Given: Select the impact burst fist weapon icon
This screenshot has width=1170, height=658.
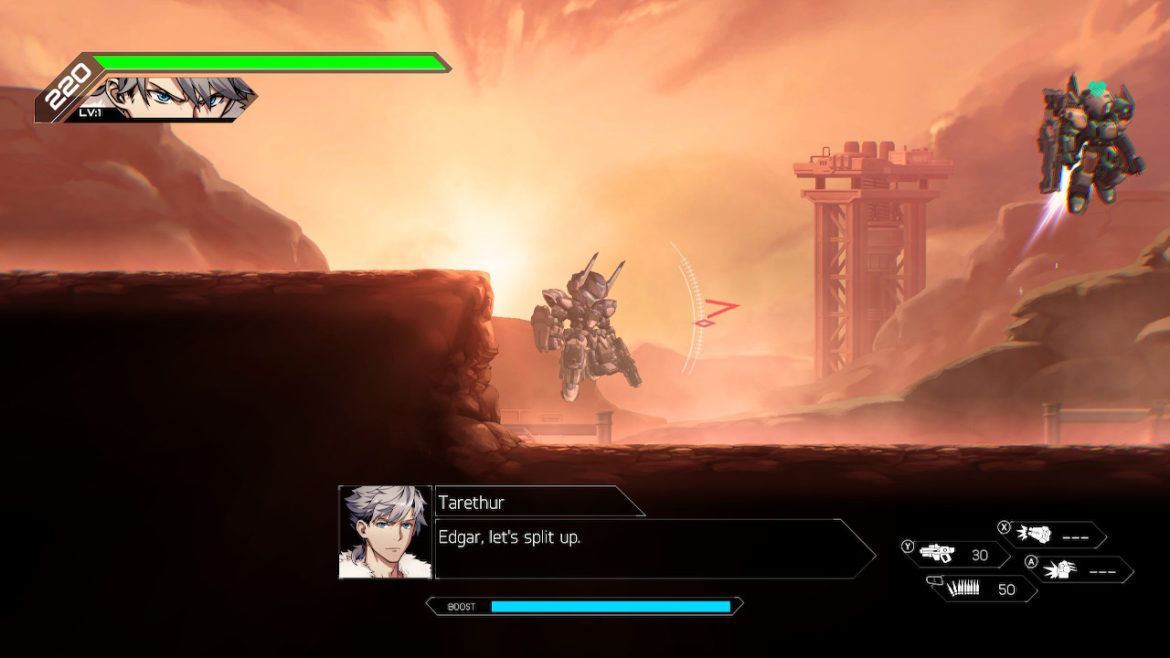Looking at the screenshot, I should coord(1058,570).
